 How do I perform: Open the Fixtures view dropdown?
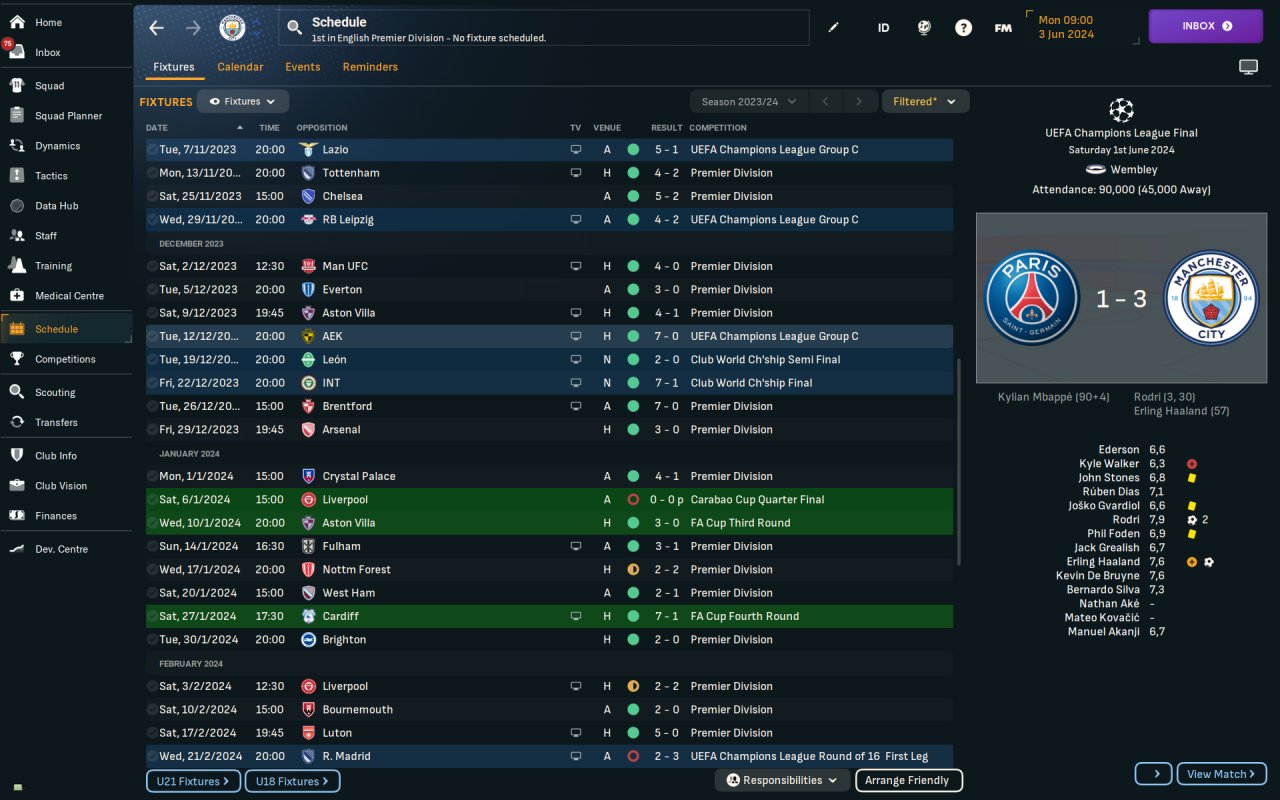[243, 101]
